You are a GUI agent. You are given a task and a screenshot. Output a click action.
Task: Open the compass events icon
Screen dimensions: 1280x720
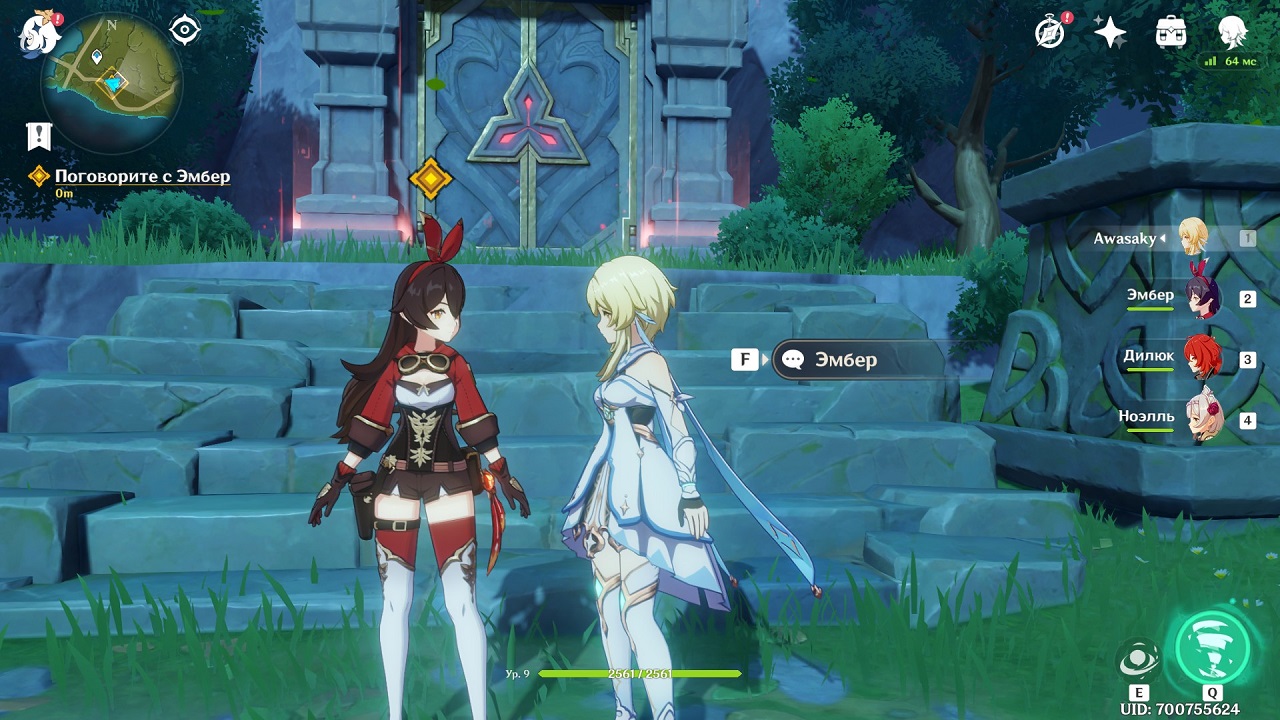1050,33
